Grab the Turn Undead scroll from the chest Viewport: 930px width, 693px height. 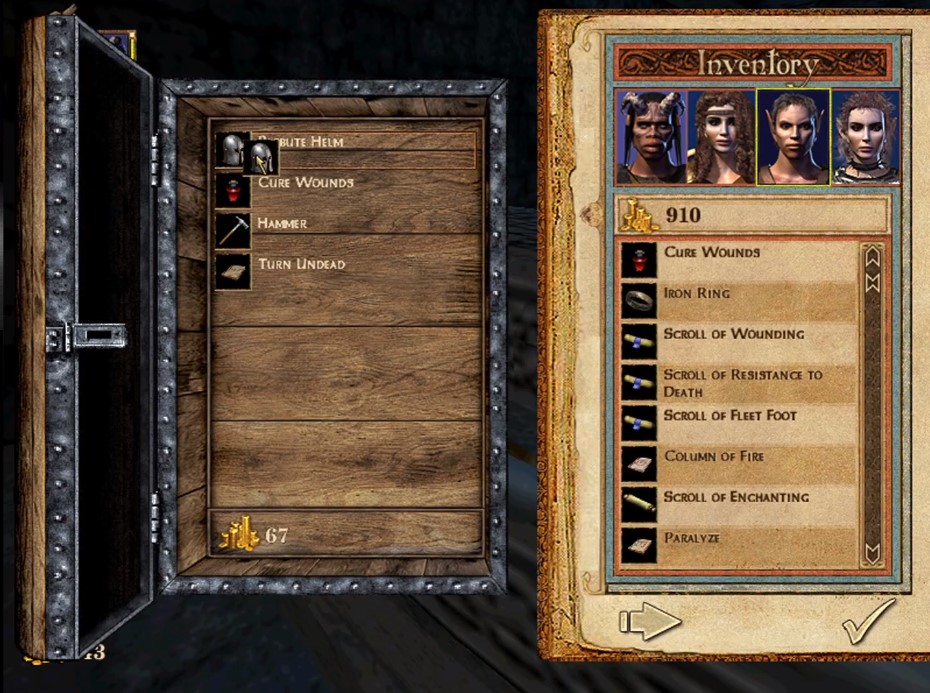(x=300, y=266)
